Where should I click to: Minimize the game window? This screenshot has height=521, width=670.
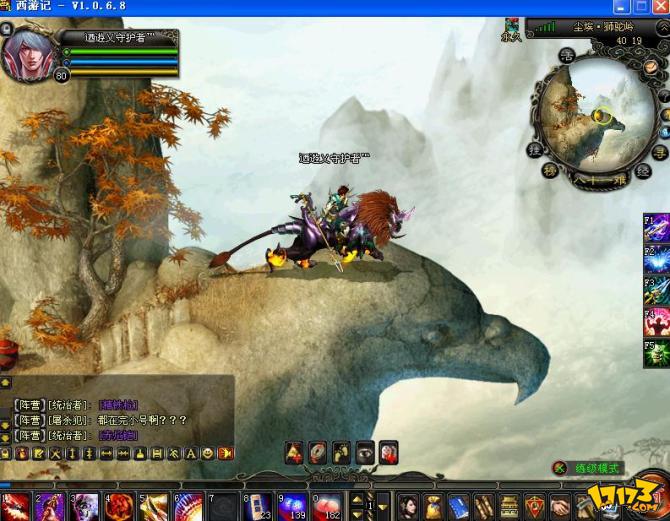[621, 6]
